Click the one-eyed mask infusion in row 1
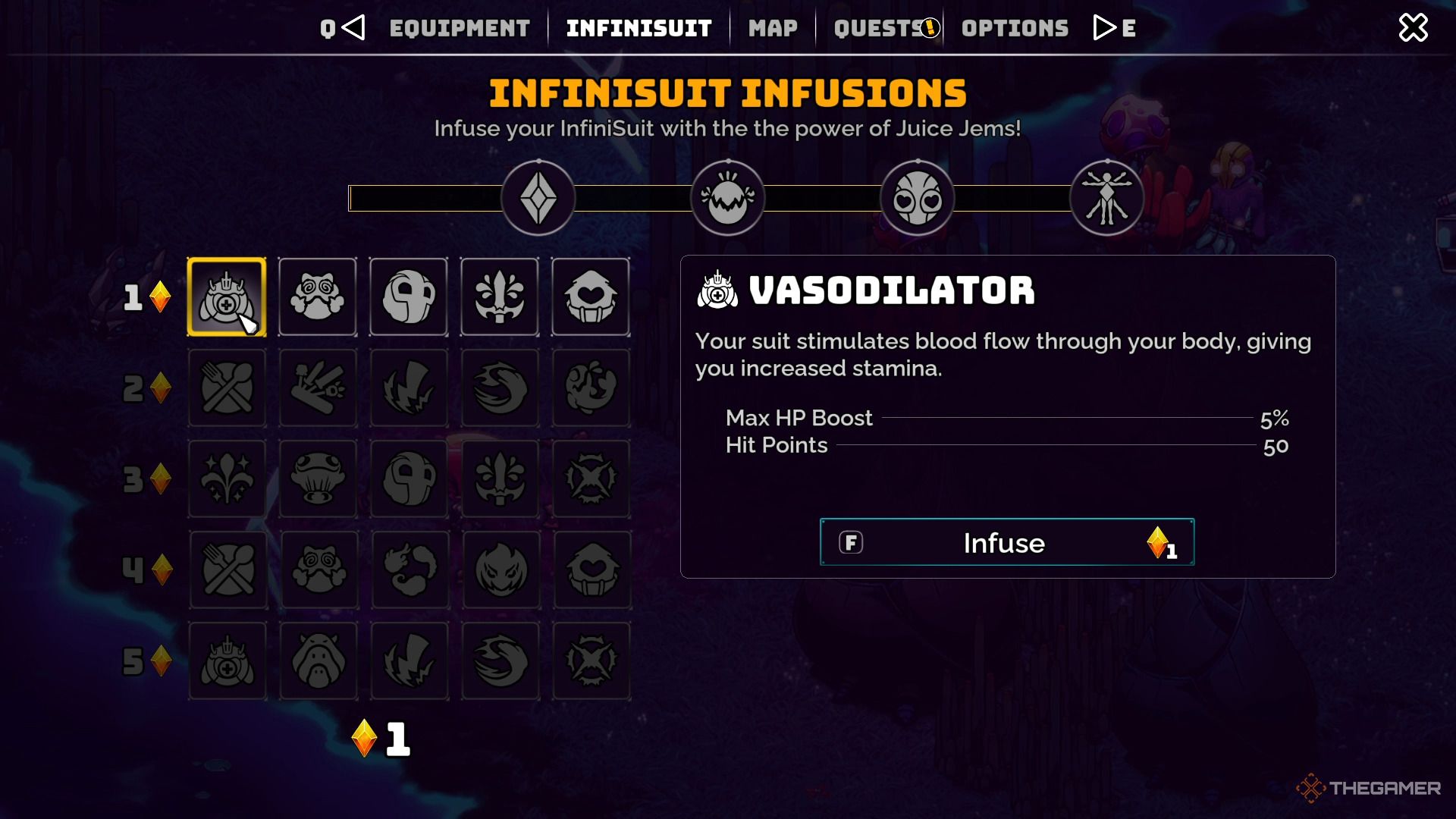Image resolution: width=1456 pixels, height=819 pixels. (409, 296)
